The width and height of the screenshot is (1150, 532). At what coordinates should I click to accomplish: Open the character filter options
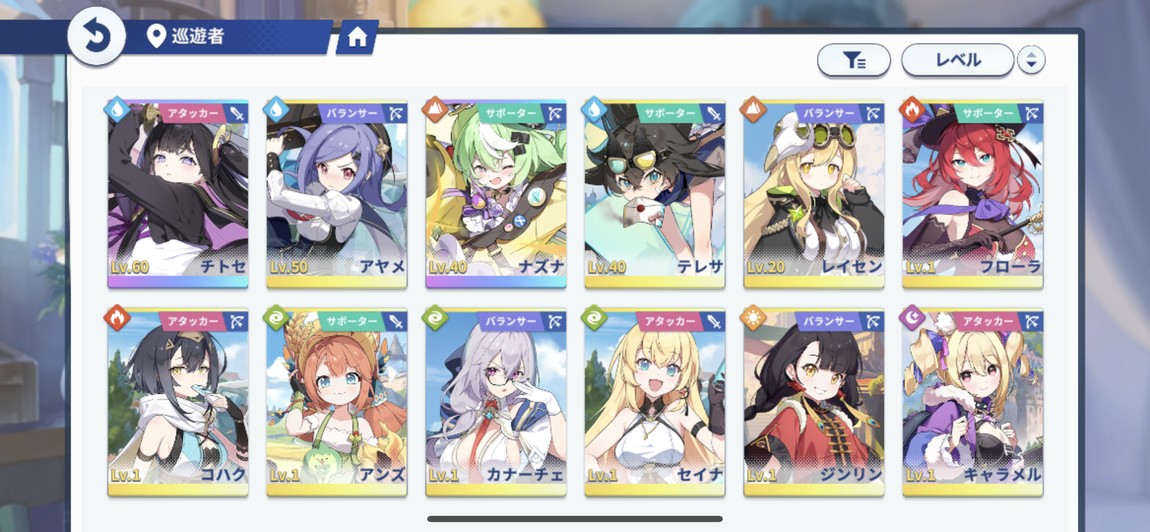click(853, 60)
